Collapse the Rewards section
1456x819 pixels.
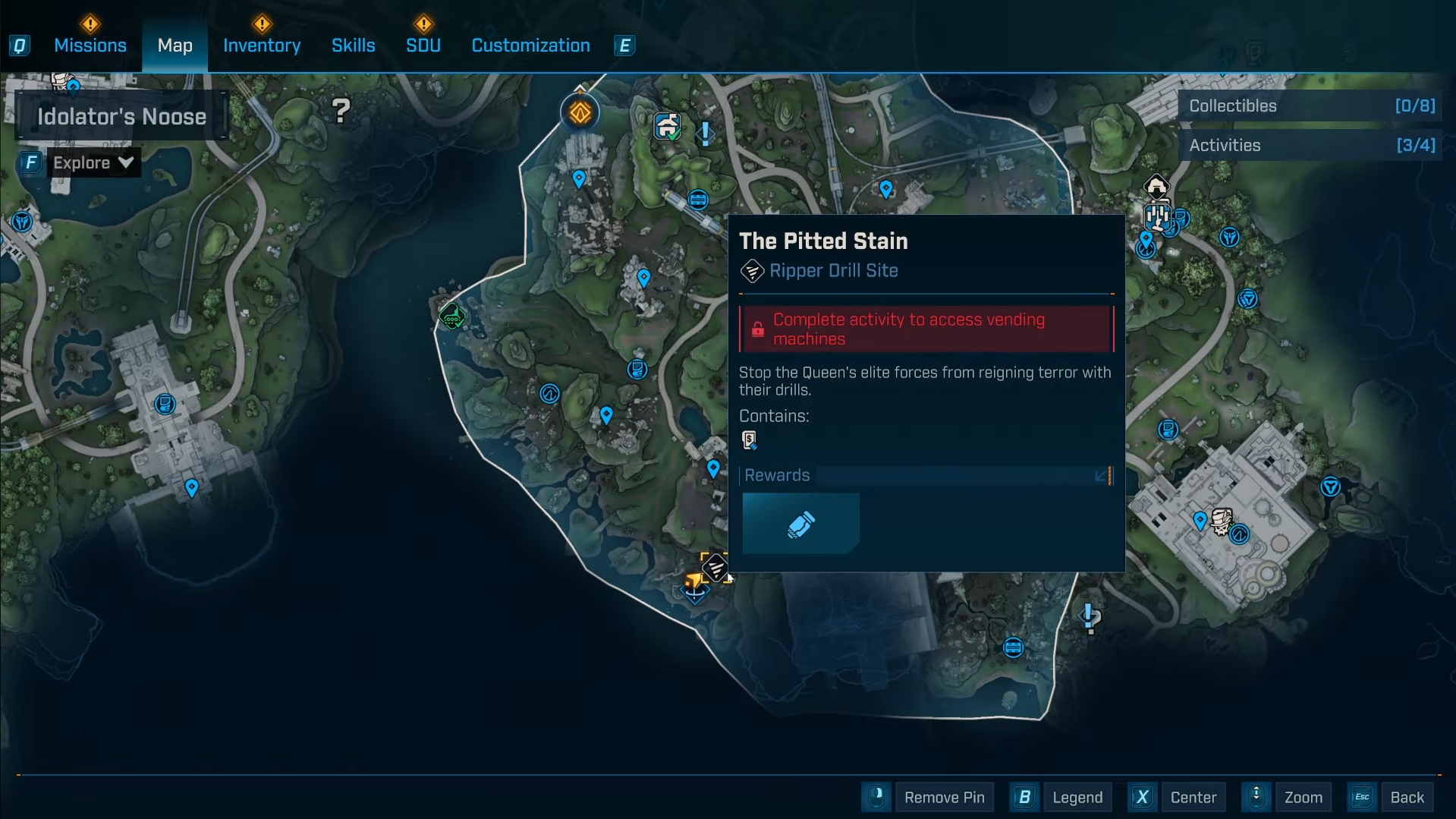(1101, 475)
